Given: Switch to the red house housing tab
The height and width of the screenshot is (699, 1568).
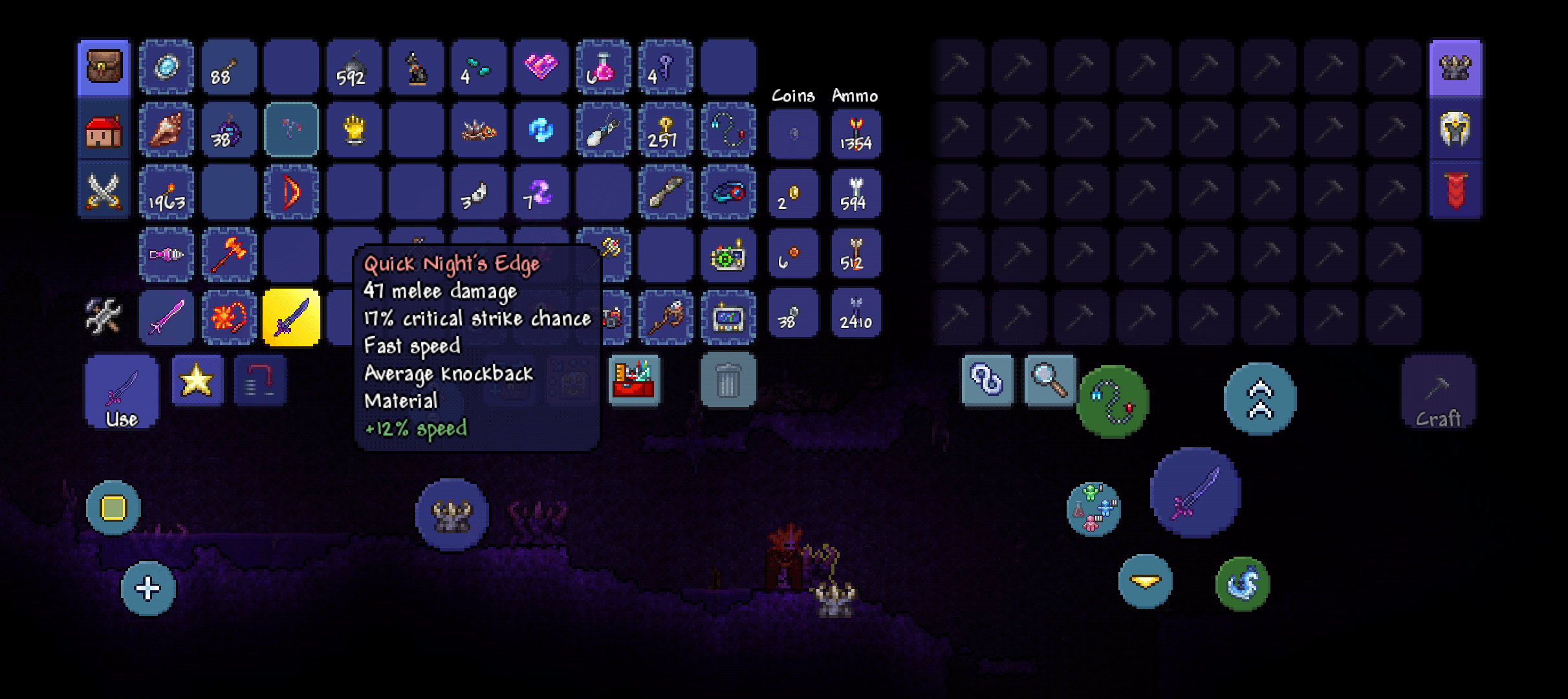Looking at the screenshot, I should (103, 131).
